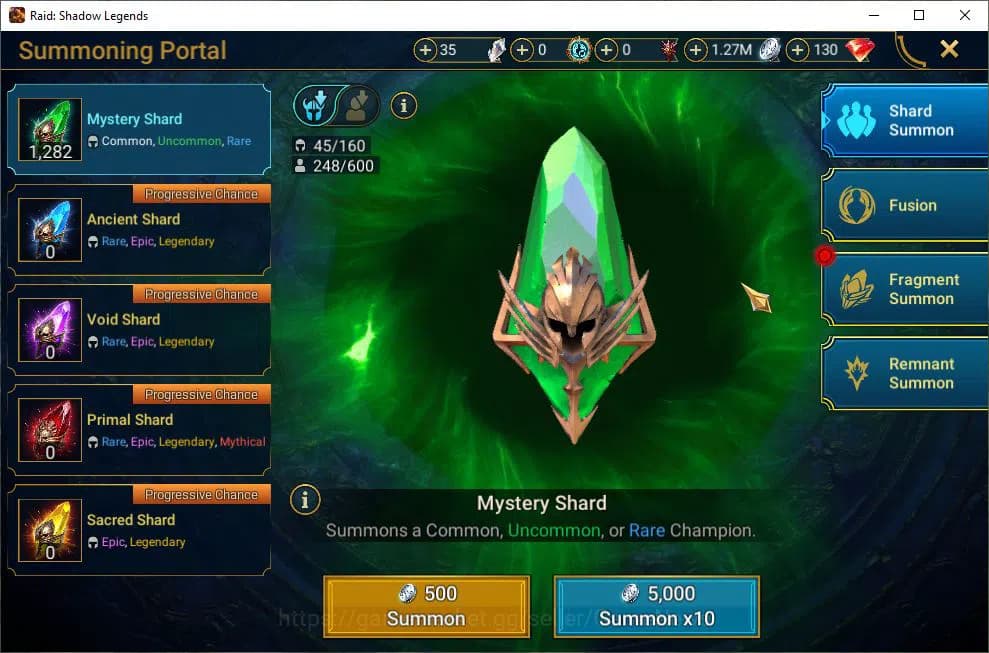Open the Fusion tab
The width and height of the screenshot is (989, 653).
906,205
